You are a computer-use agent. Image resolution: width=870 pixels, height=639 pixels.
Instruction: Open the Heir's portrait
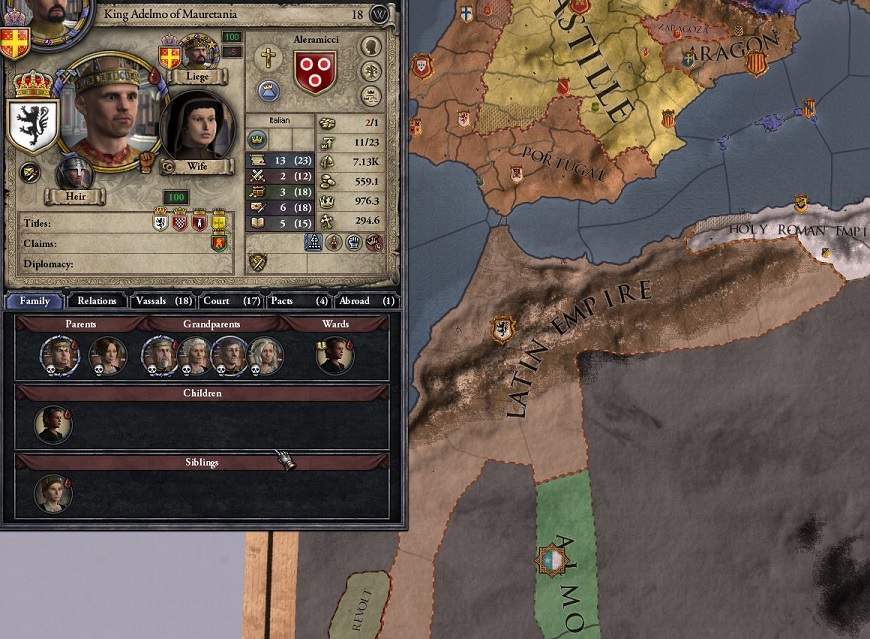73,172
